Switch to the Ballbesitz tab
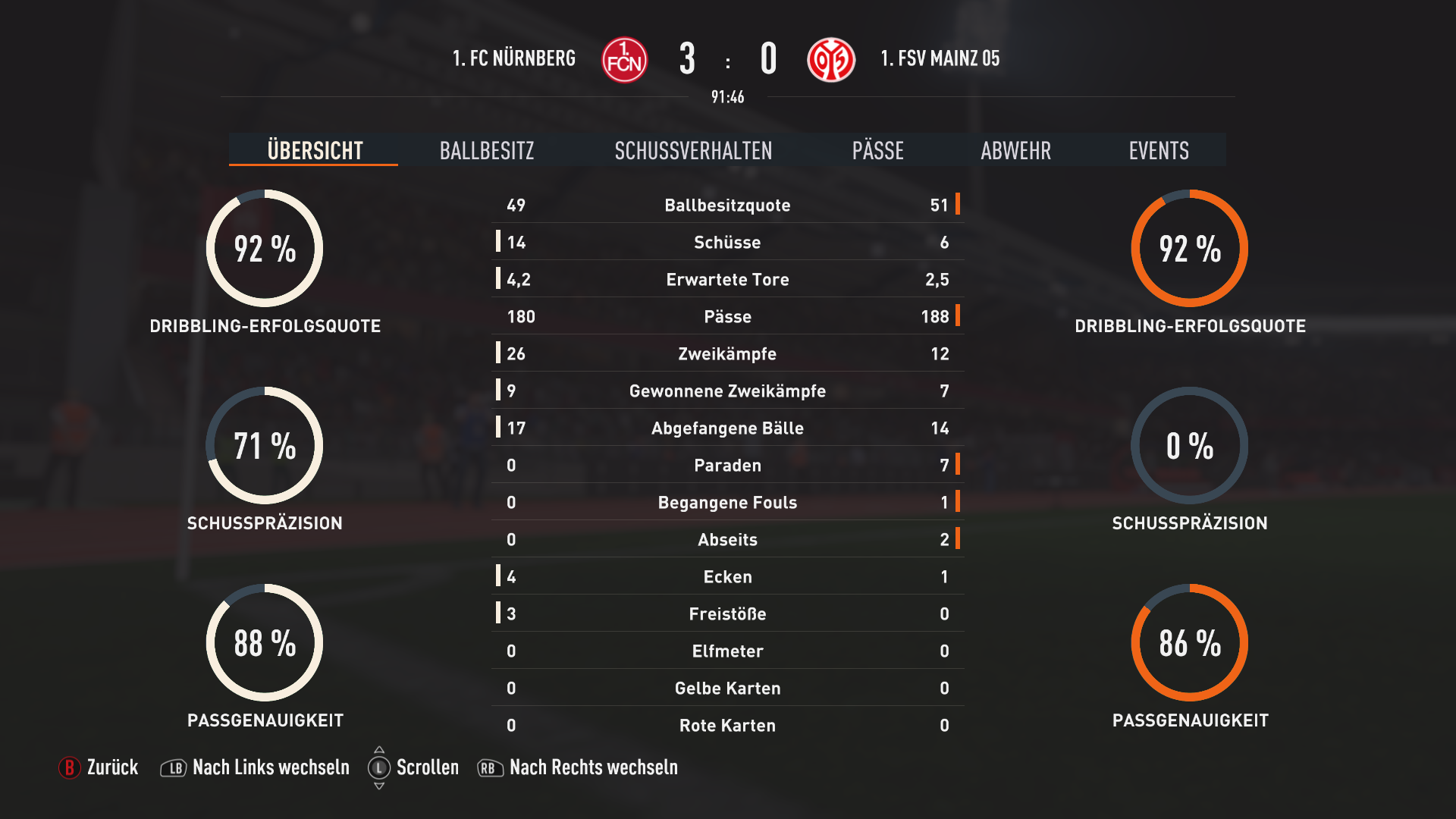Screen dimensions: 1456x819 pyautogui.click(x=487, y=150)
